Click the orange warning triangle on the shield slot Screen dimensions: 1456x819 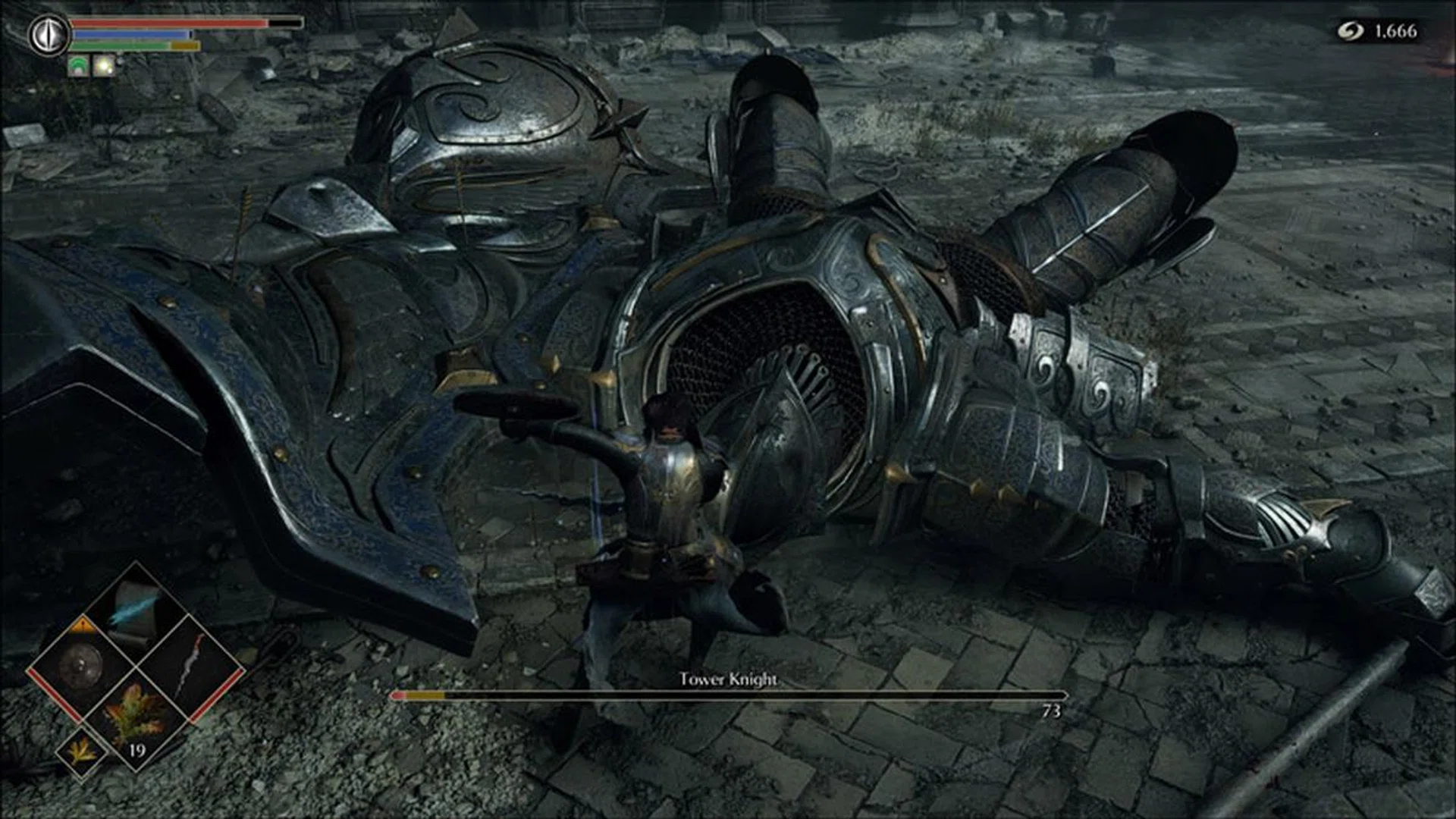(82, 625)
